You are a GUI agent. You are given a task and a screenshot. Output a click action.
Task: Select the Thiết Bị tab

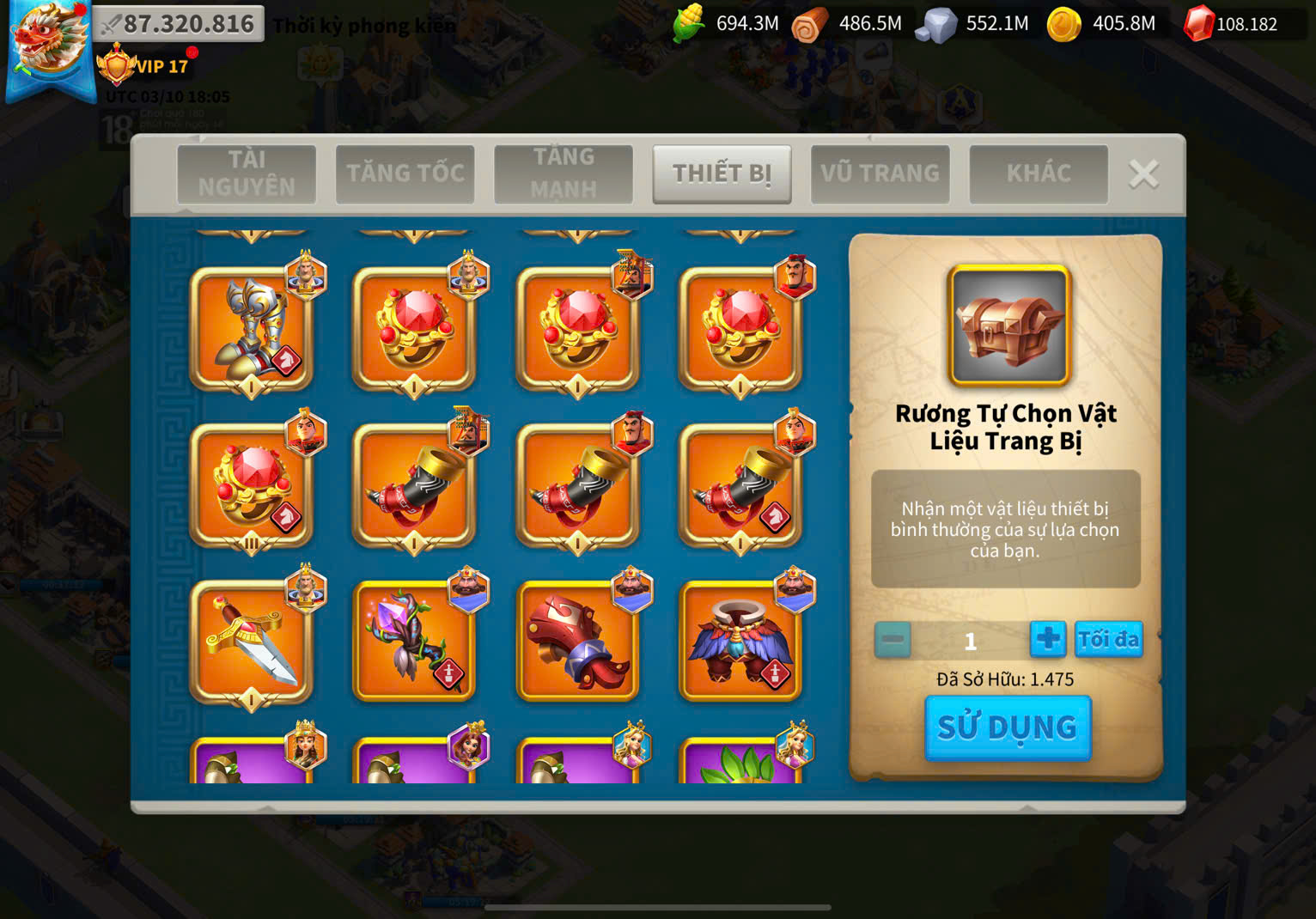pos(722,173)
